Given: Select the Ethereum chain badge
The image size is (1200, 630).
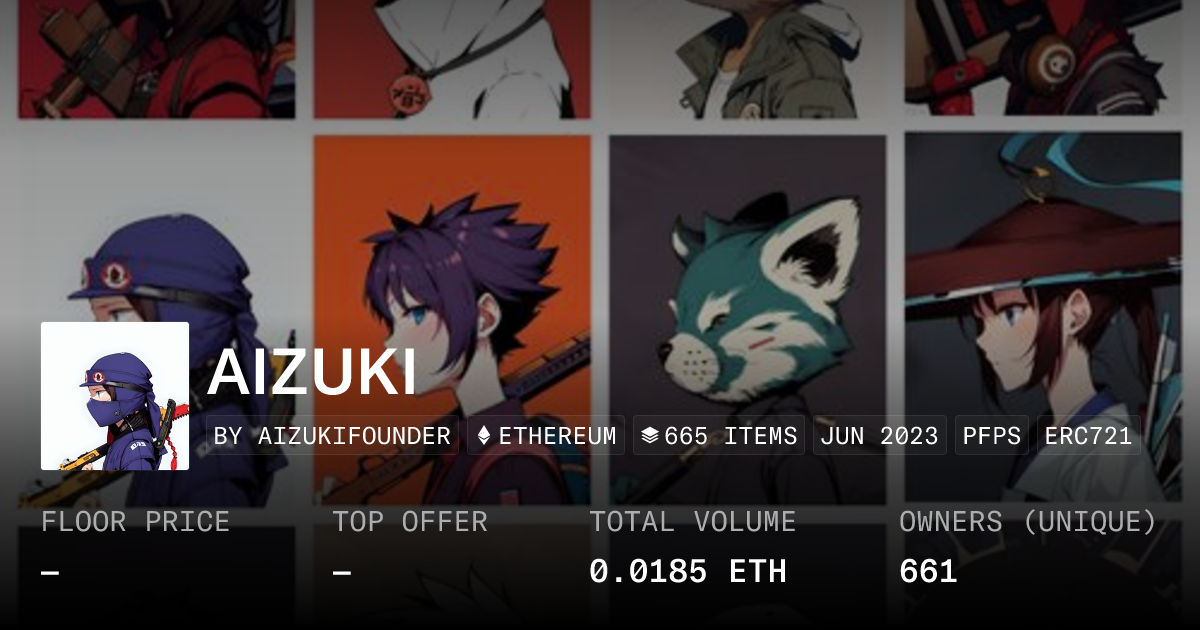Looking at the screenshot, I should point(546,436).
